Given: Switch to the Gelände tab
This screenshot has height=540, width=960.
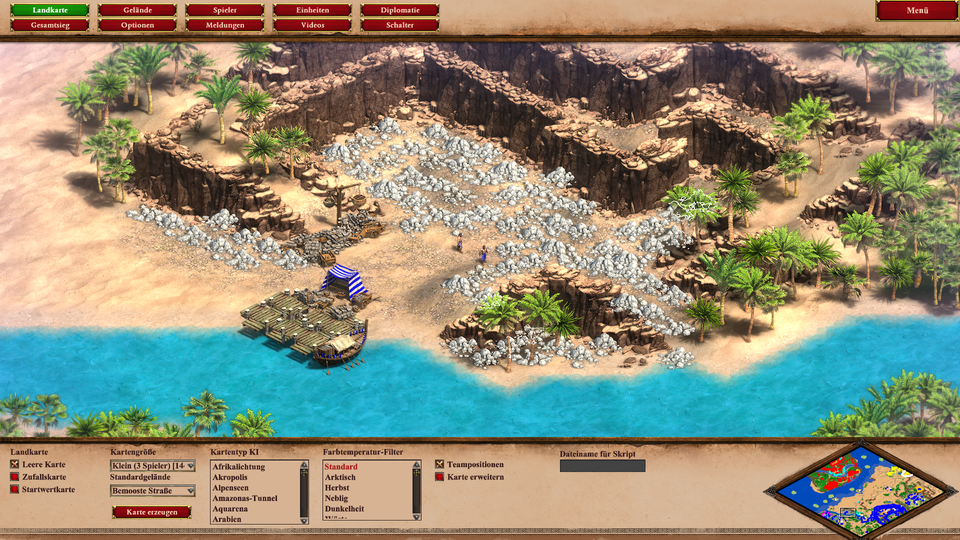Looking at the screenshot, I should click(138, 10).
